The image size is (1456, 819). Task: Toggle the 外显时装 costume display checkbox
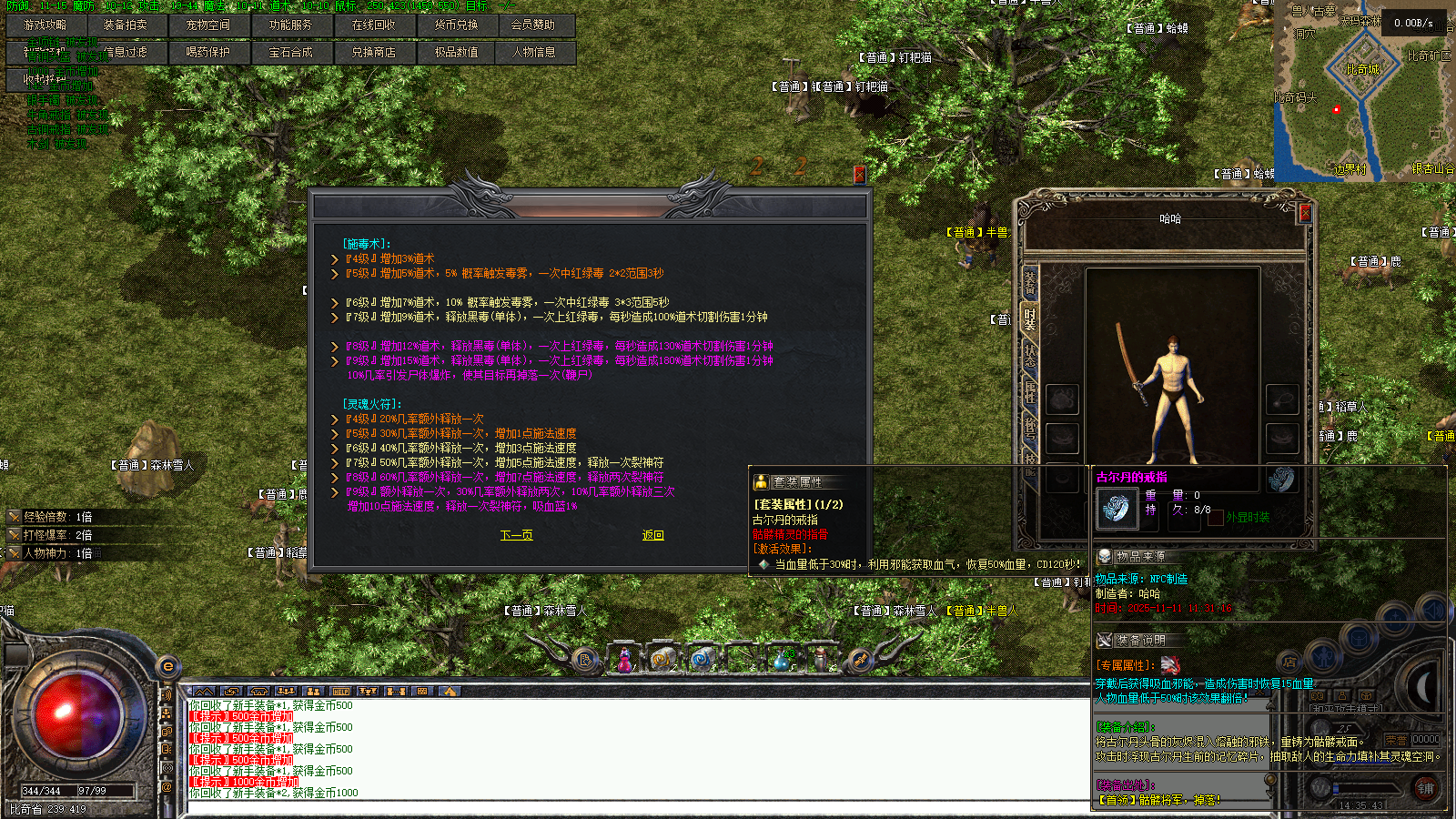(x=1216, y=517)
